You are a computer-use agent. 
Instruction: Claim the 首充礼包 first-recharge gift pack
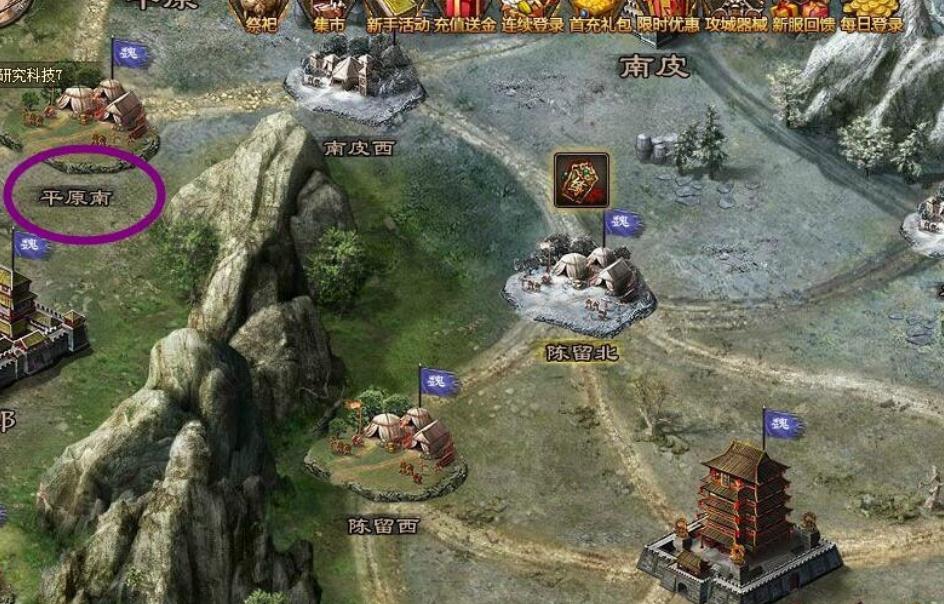point(602,14)
